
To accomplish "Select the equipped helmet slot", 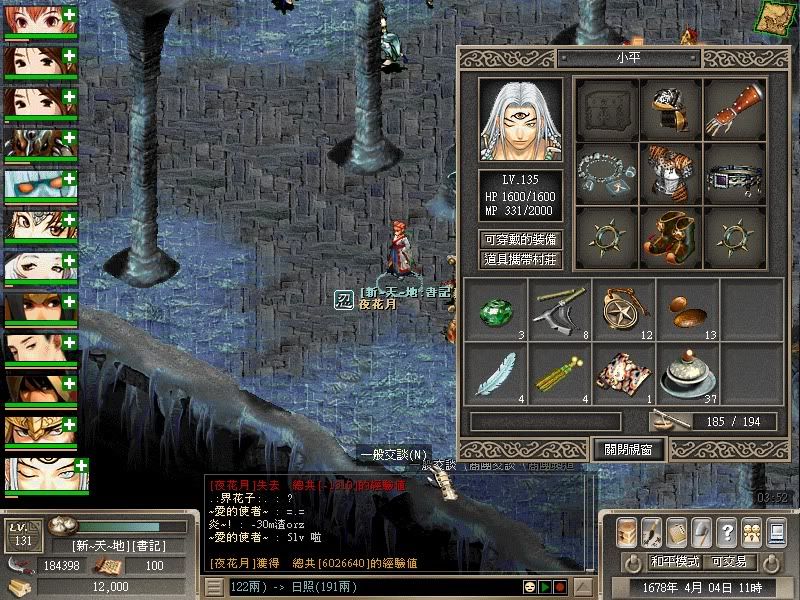I will [x=671, y=107].
